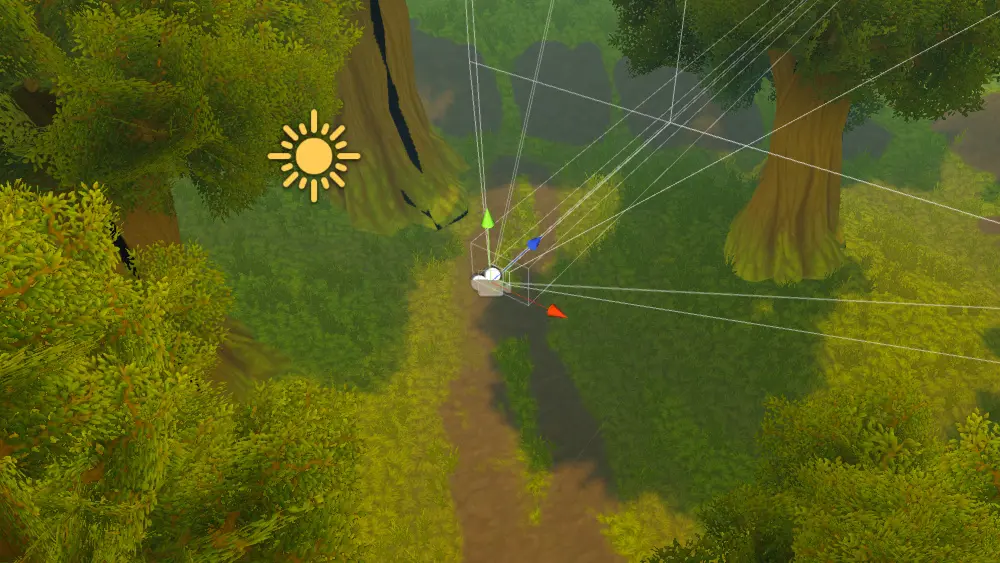This screenshot has height=563, width=1000.
Task: Click the red X-axis arrow handle
Action: (x=555, y=311)
